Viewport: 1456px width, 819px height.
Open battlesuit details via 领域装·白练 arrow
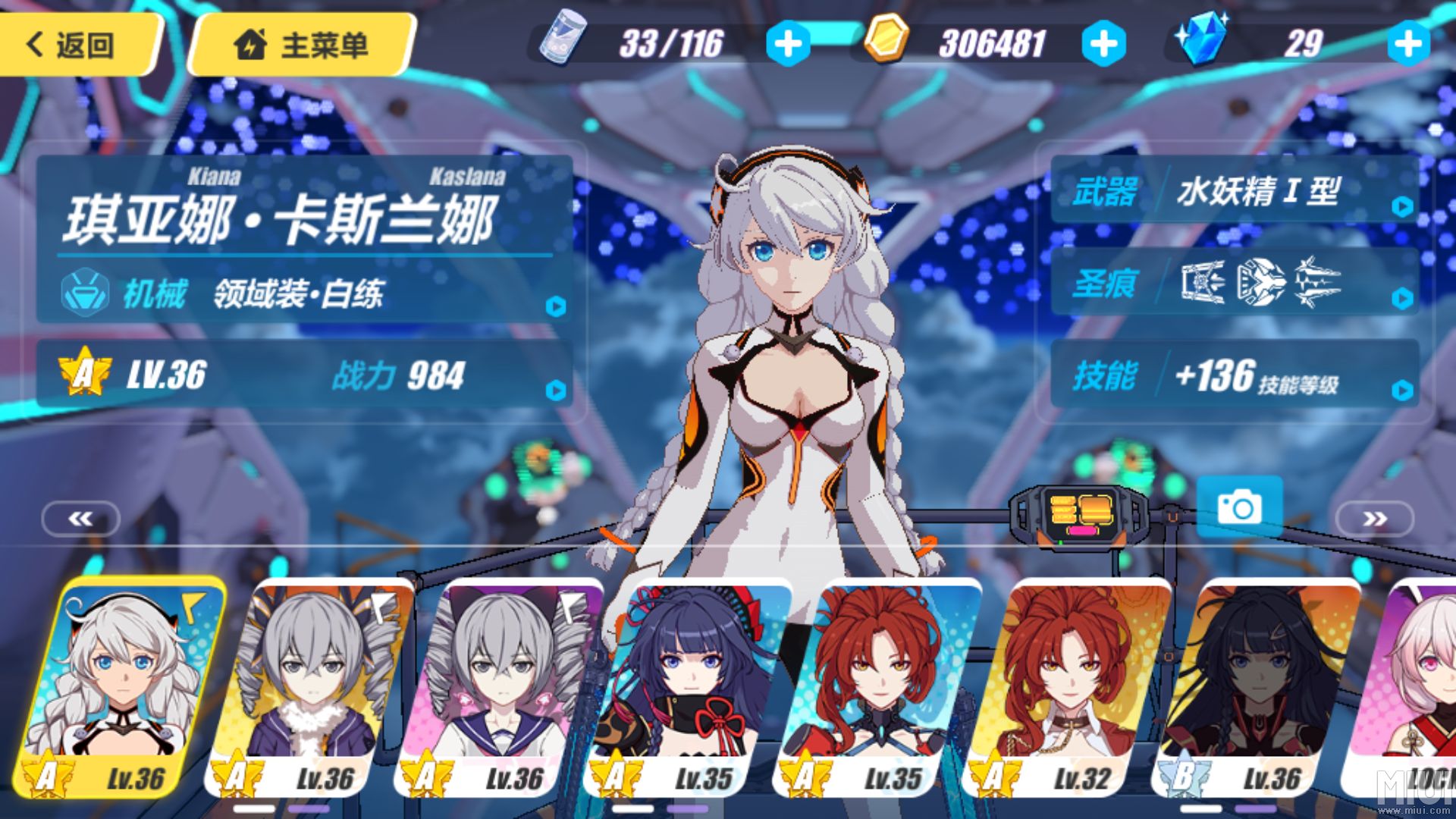(x=557, y=307)
